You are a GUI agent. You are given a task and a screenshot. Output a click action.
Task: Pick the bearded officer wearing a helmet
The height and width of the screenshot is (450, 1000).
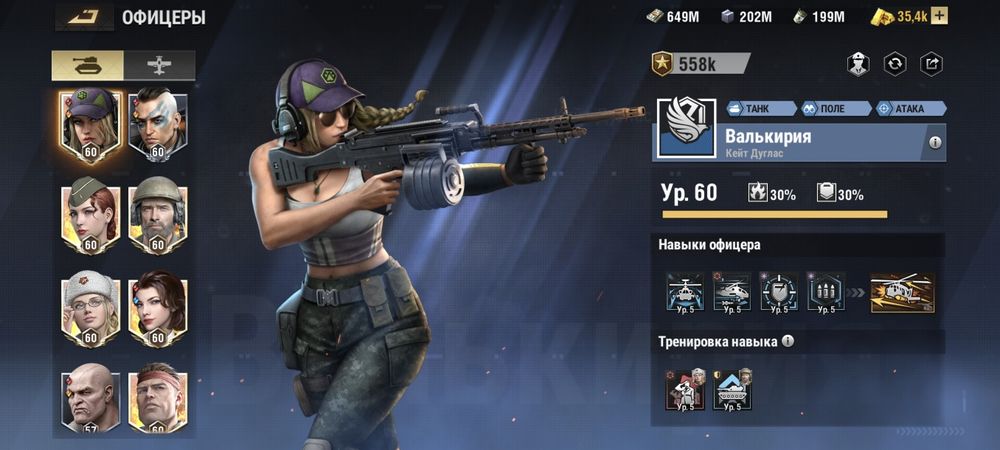point(157,214)
